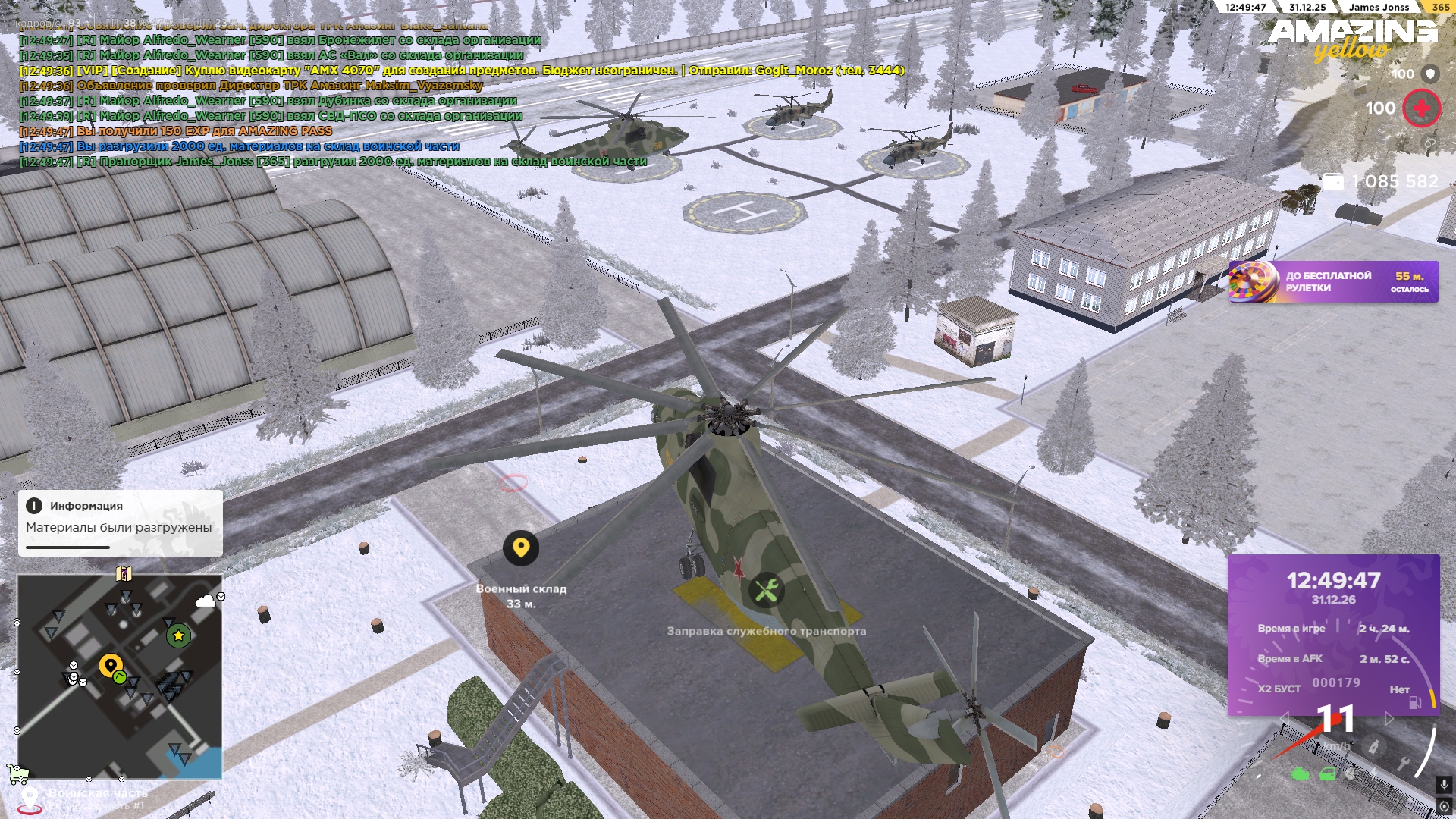
Task: Open the map icon with question mark
Action: [124, 573]
